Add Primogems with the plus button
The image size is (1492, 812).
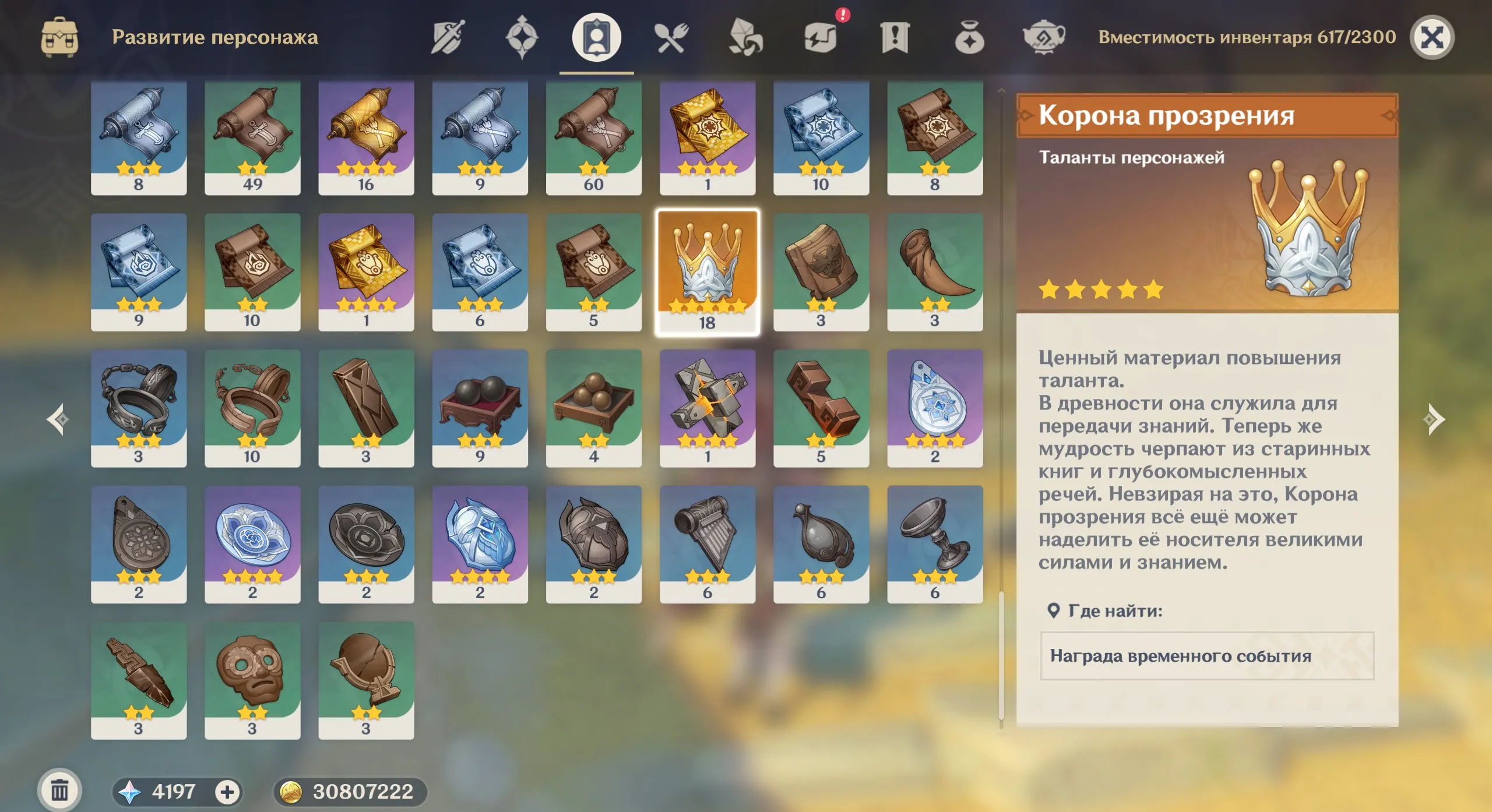(227, 792)
